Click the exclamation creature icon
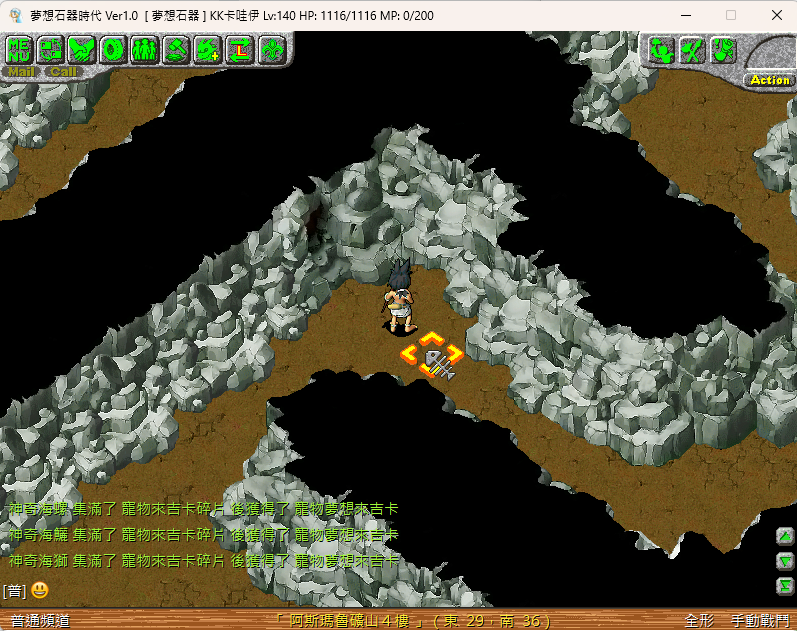This screenshot has width=797, height=631. pos(723,50)
